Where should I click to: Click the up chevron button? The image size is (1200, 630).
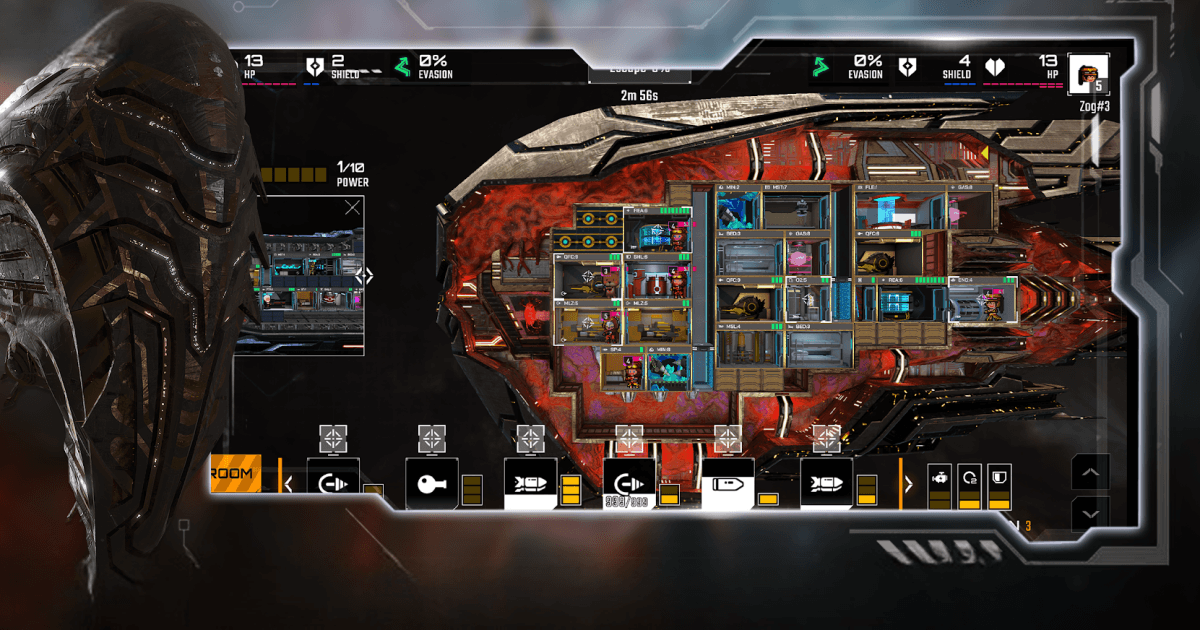(1090, 472)
